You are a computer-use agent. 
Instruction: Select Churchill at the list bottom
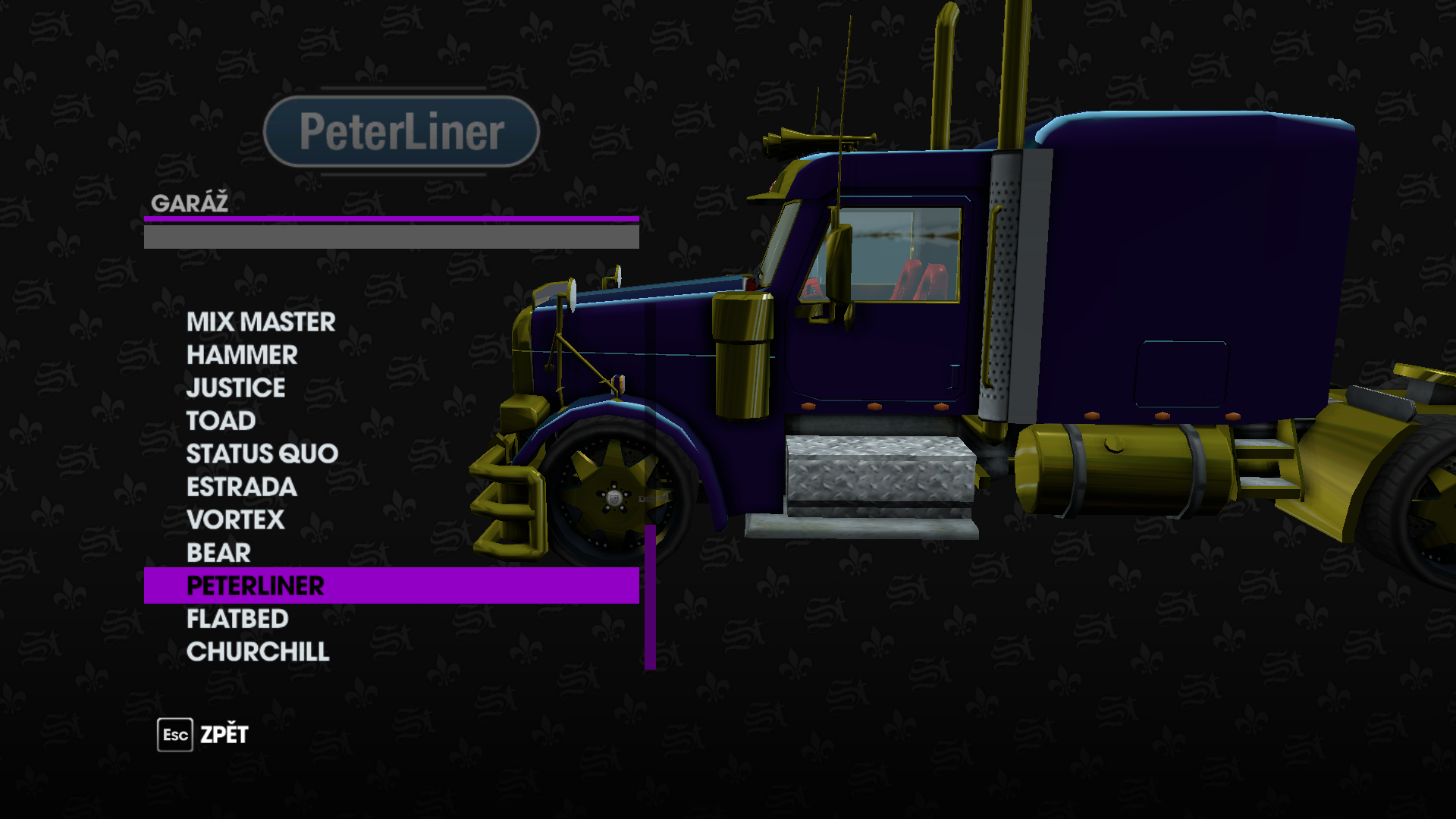(x=258, y=652)
